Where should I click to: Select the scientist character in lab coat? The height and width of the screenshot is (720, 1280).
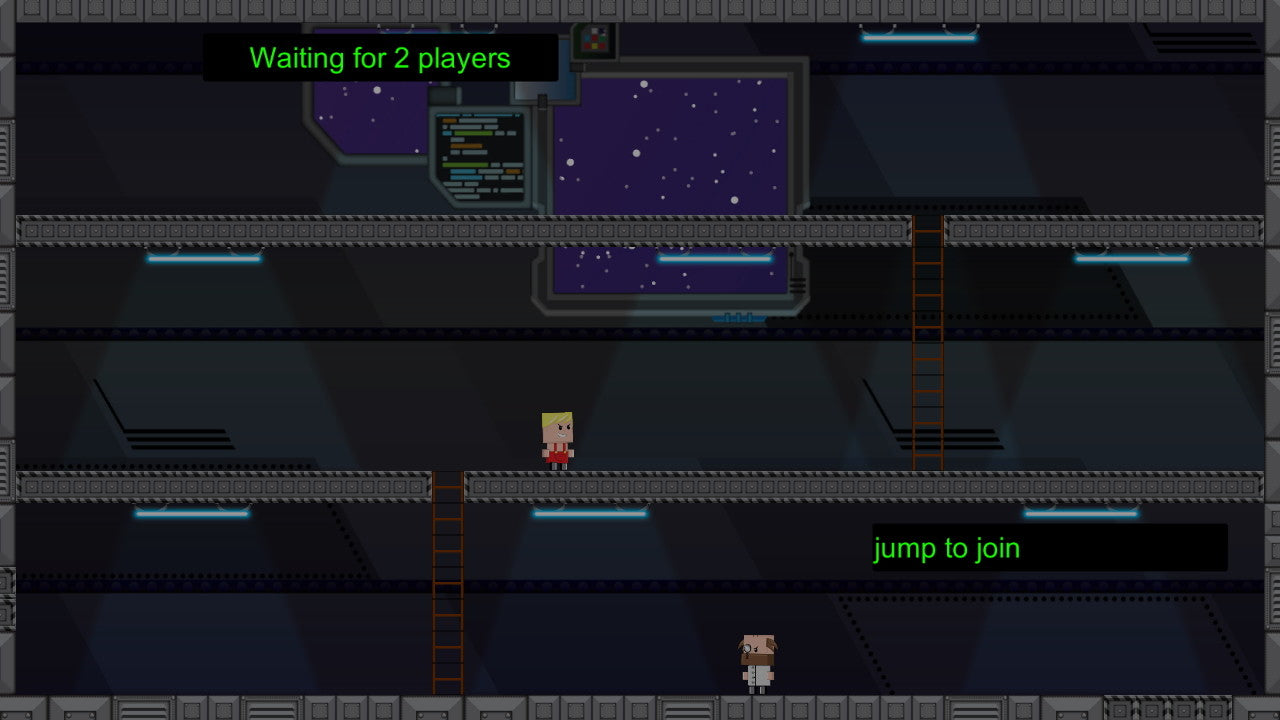click(755, 661)
